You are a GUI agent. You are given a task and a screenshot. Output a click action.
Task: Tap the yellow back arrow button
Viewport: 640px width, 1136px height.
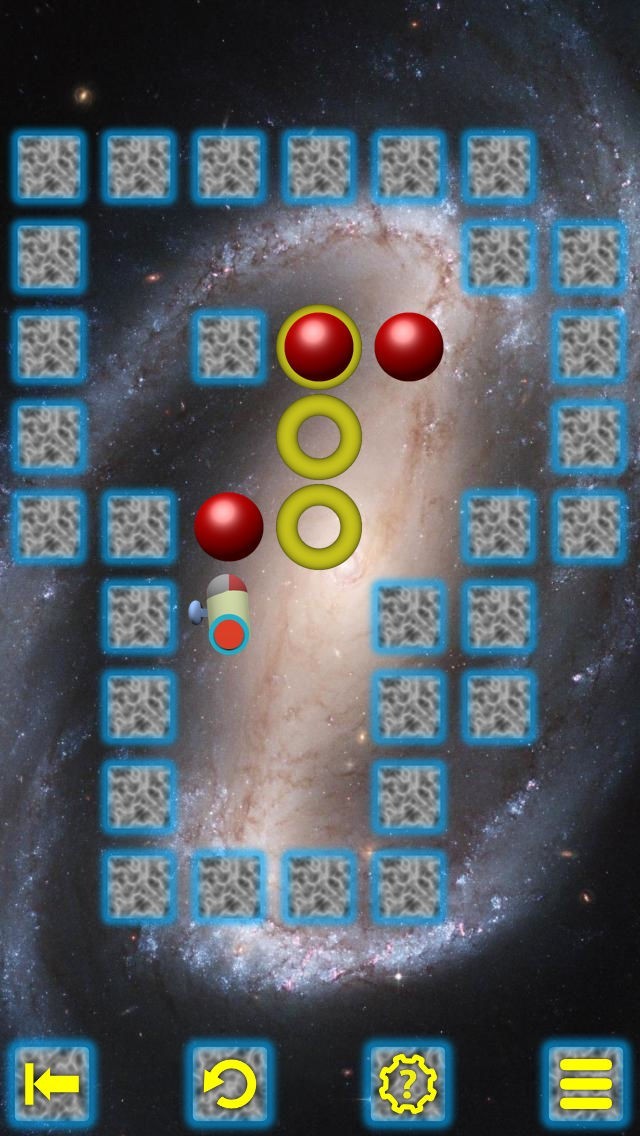coord(50,1083)
